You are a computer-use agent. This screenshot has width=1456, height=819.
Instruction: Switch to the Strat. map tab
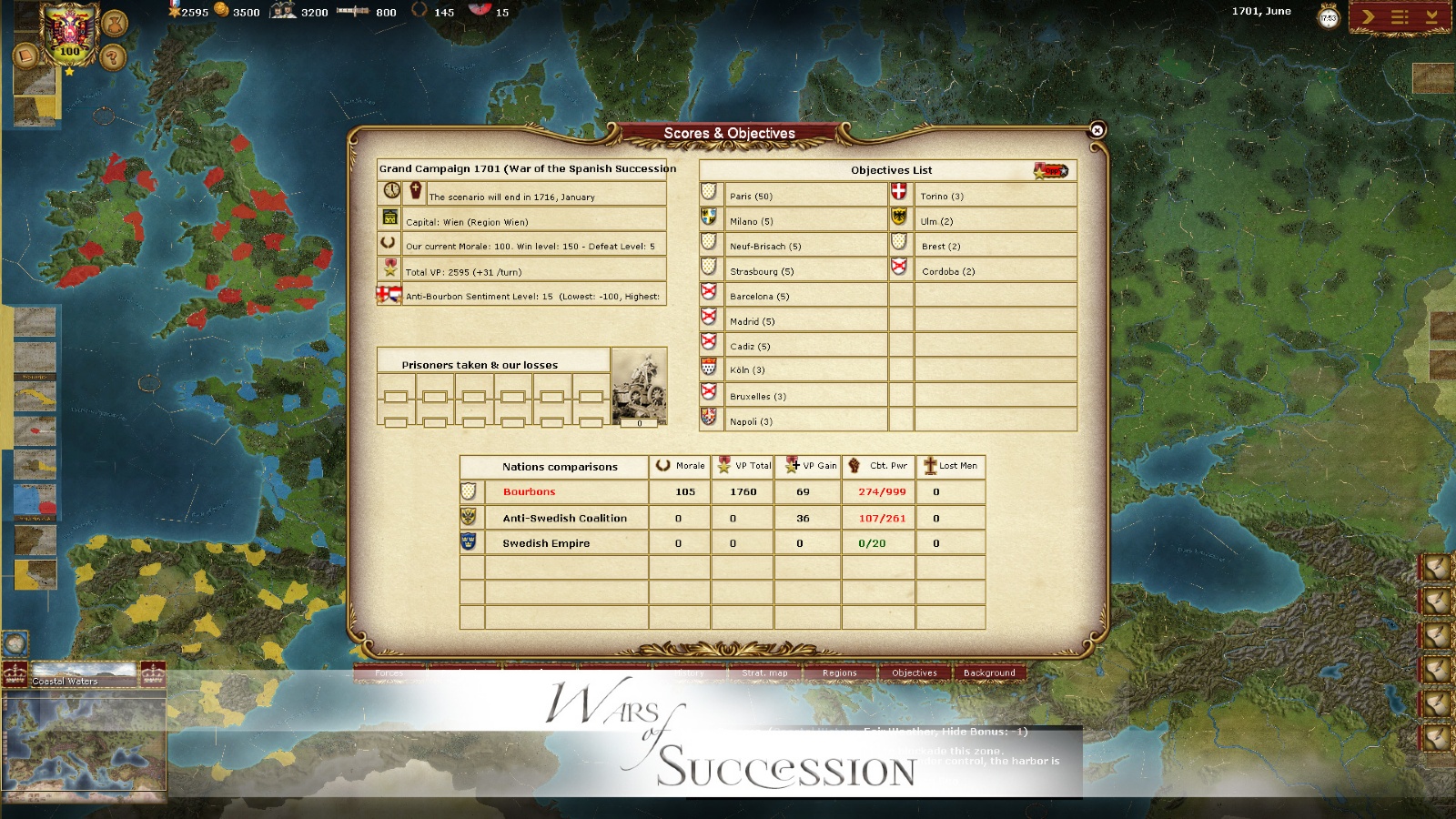(x=764, y=673)
